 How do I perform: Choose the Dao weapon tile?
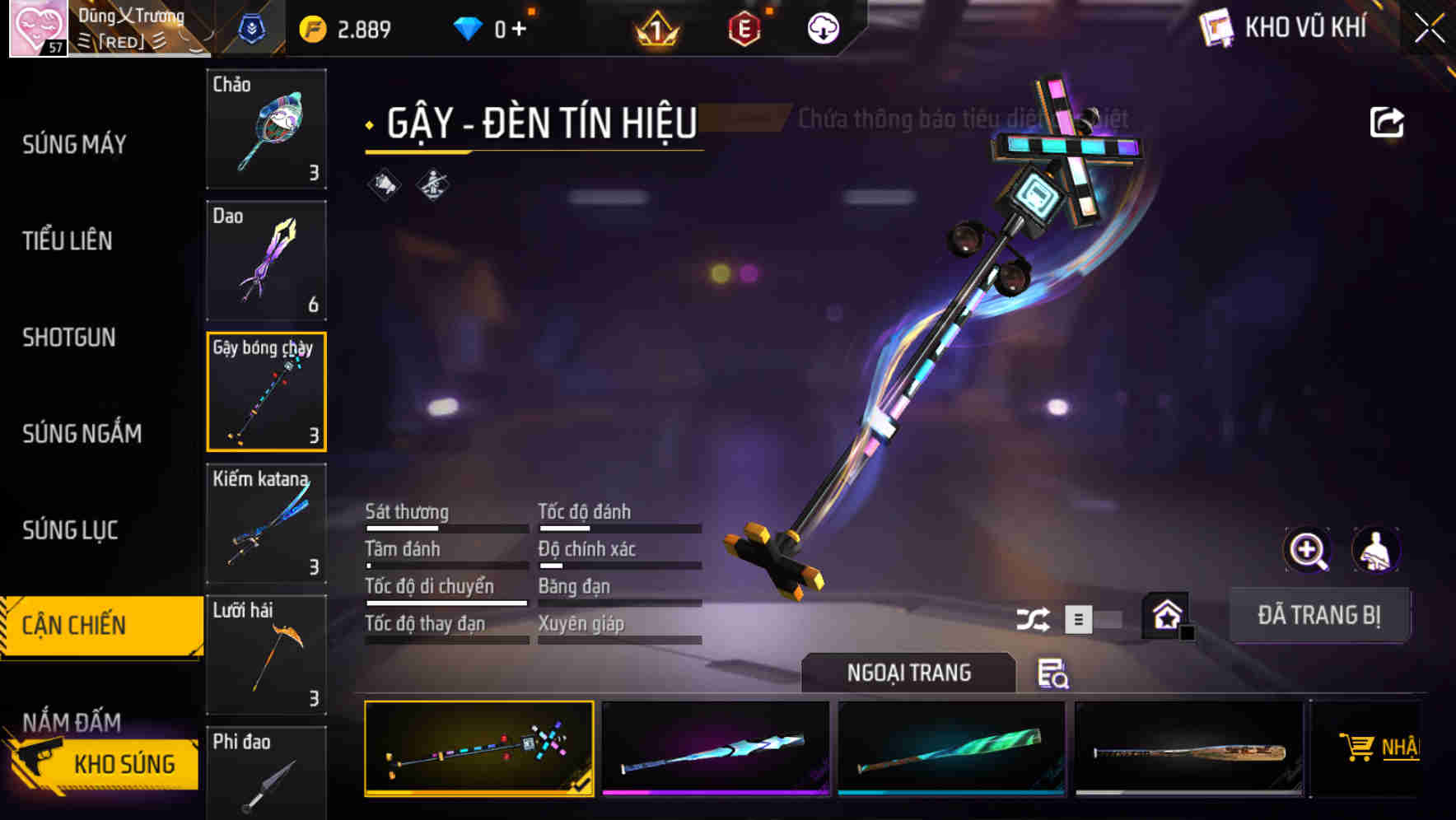coord(266,260)
